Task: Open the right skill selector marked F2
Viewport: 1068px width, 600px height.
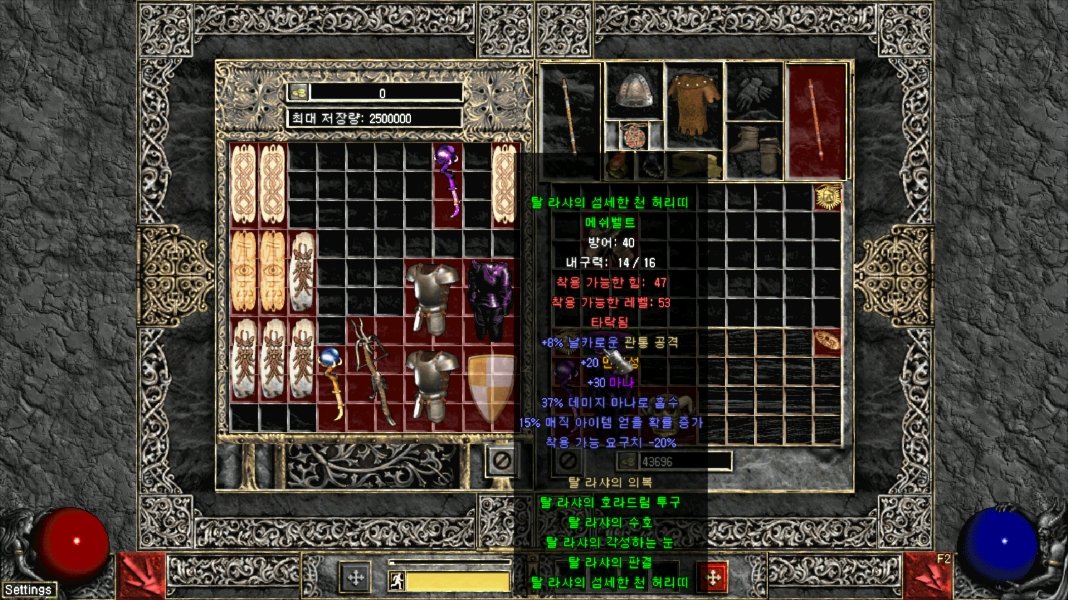Action: [x=928, y=576]
